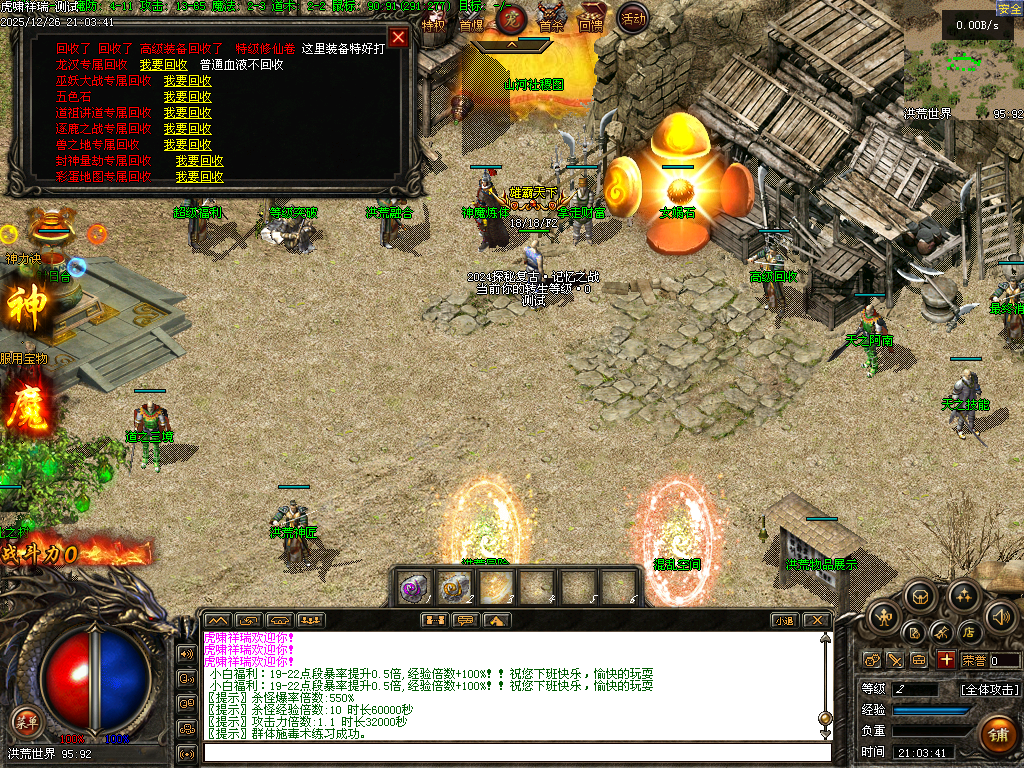This screenshot has height=768, width=1024.
Task: Select the second hotbar item slot
Action: (455, 587)
